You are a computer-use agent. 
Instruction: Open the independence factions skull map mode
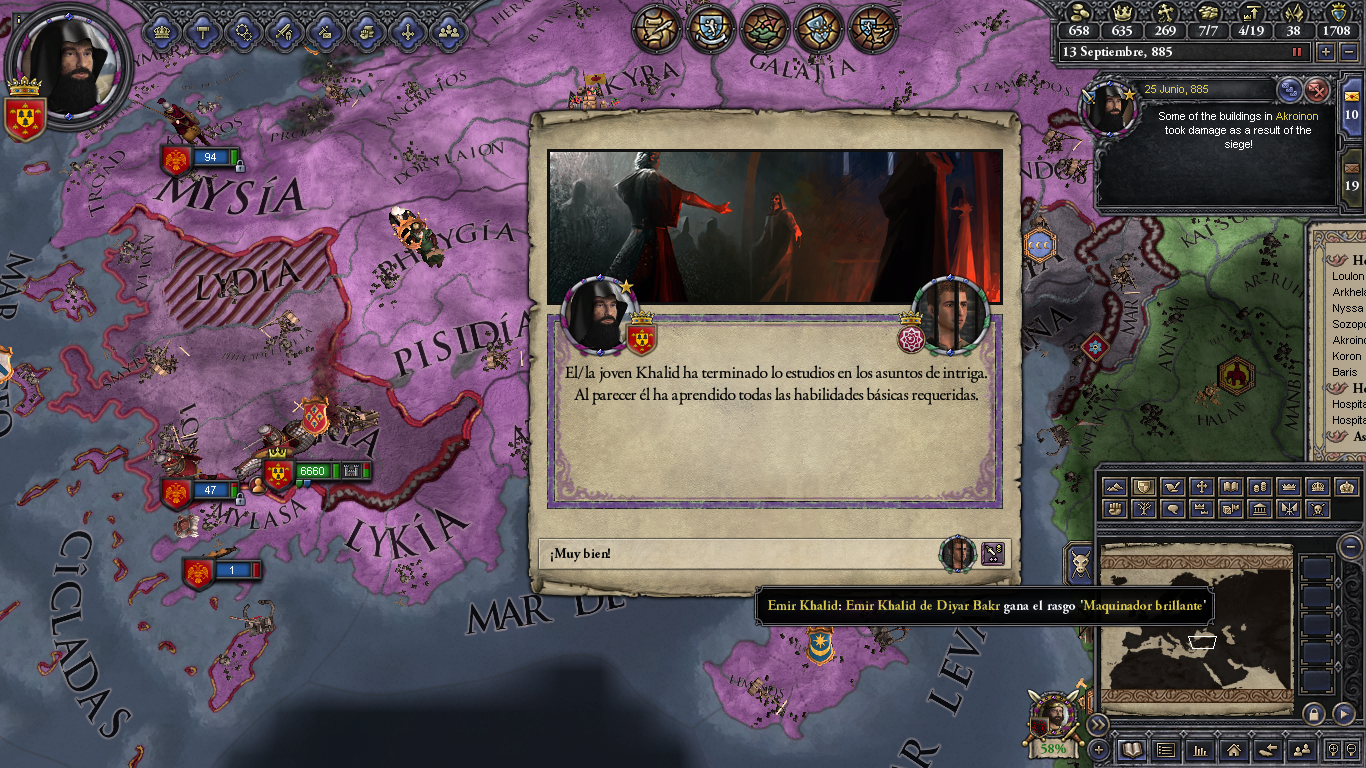click(1318, 508)
